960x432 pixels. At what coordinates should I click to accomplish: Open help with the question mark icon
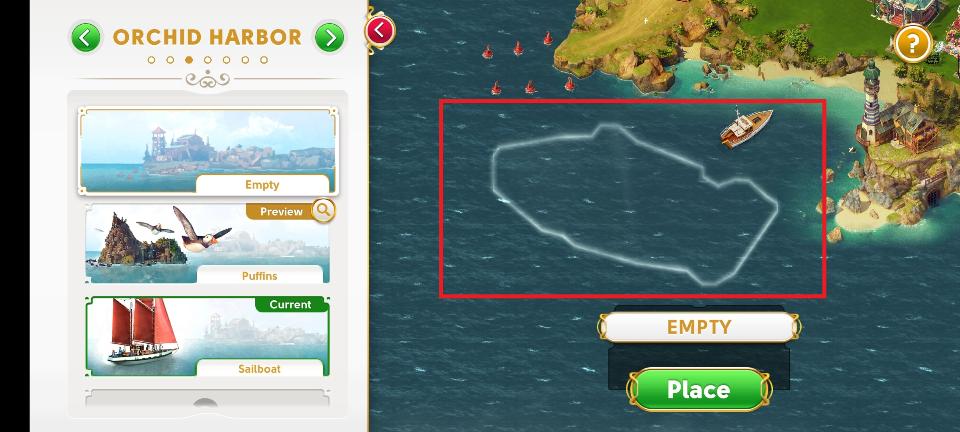pos(912,43)
